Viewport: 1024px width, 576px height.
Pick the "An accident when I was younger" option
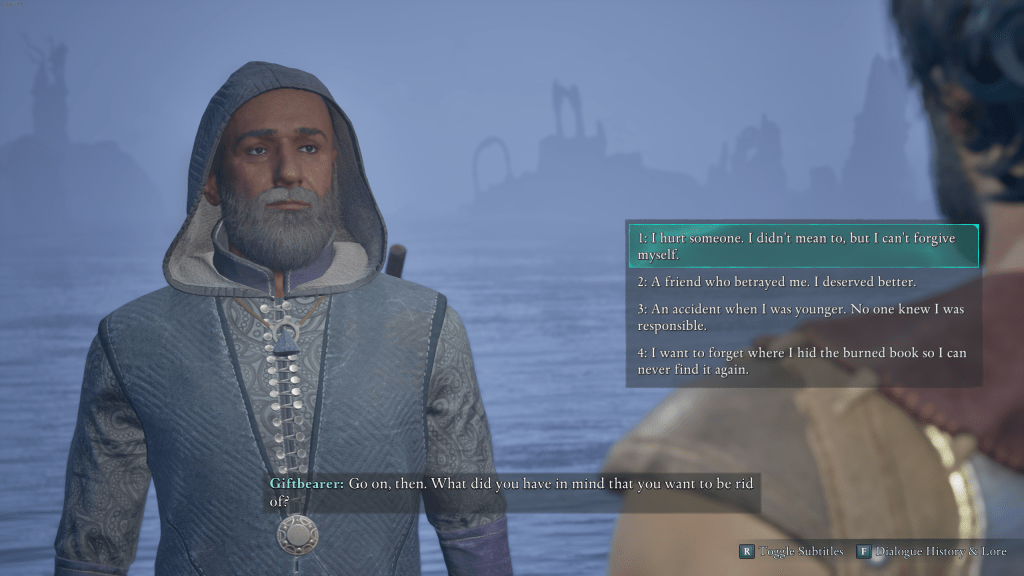tap(803, 318)
